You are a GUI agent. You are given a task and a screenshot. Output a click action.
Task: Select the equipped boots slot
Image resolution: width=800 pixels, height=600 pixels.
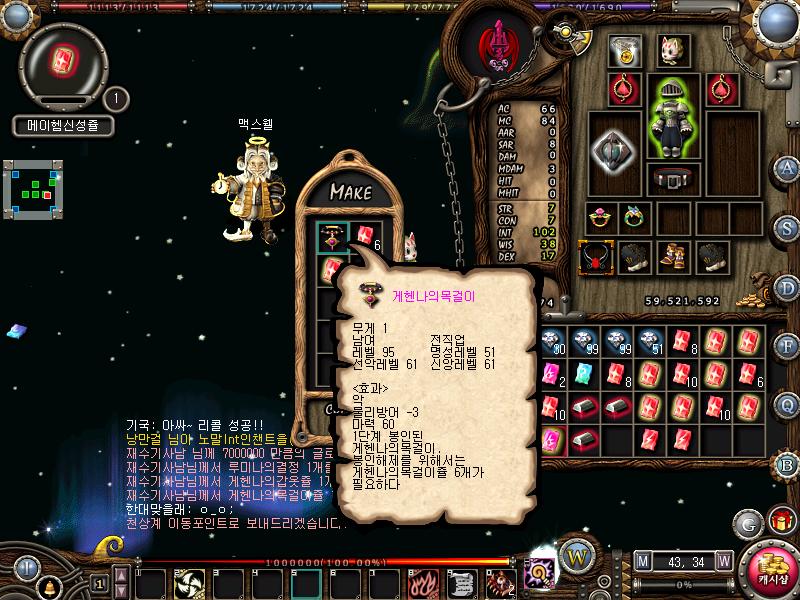671,257
